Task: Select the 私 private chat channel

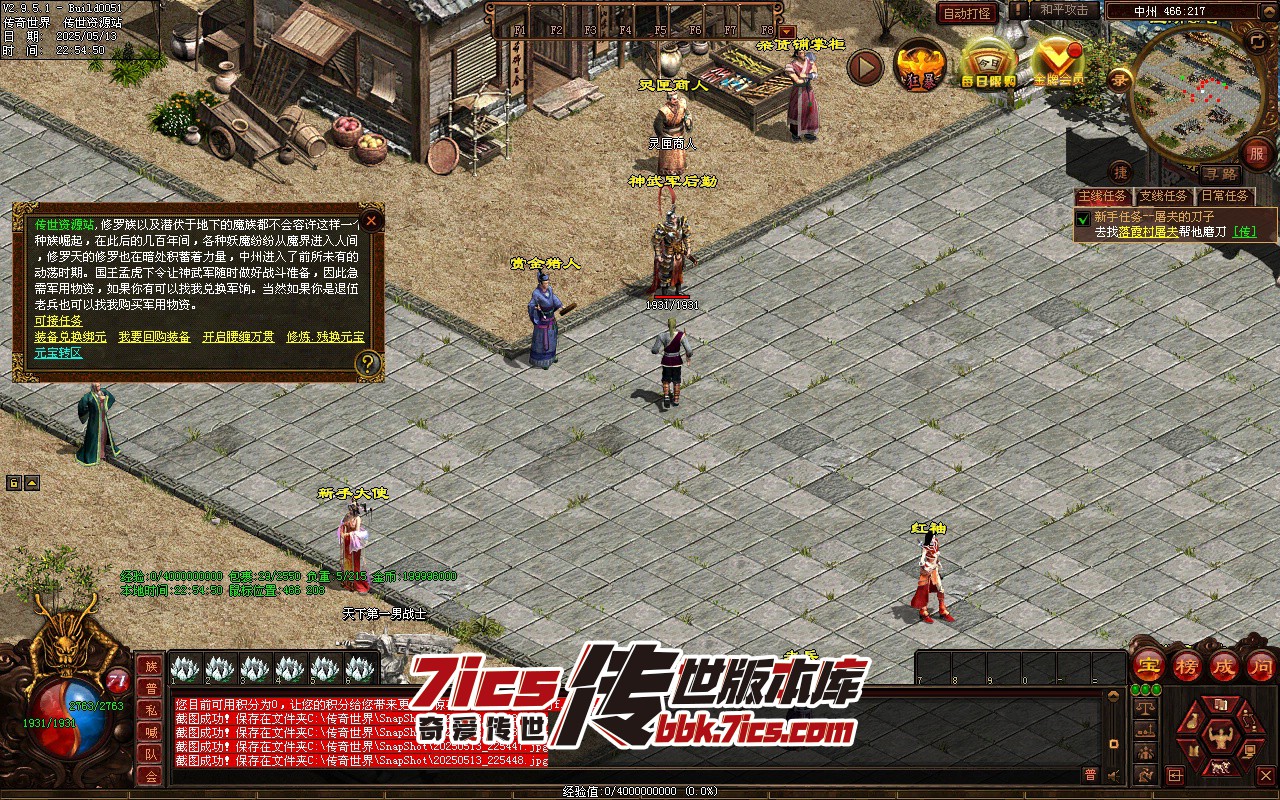Action: pos(150,710)
